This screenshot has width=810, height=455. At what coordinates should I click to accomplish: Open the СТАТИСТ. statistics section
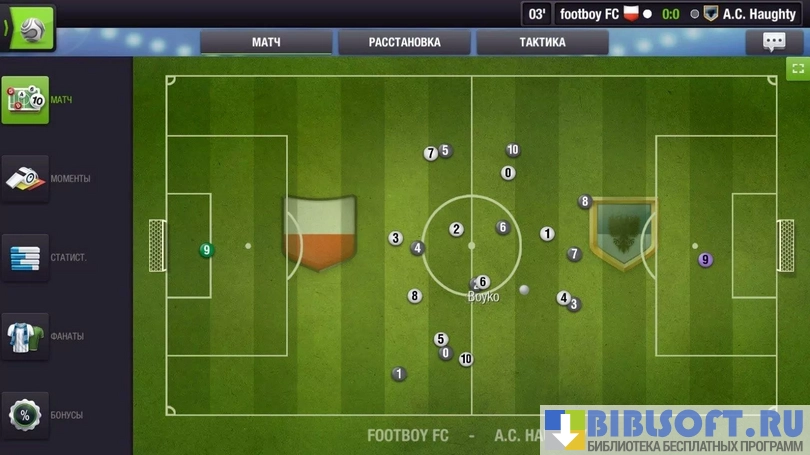(x=25, y=257)
